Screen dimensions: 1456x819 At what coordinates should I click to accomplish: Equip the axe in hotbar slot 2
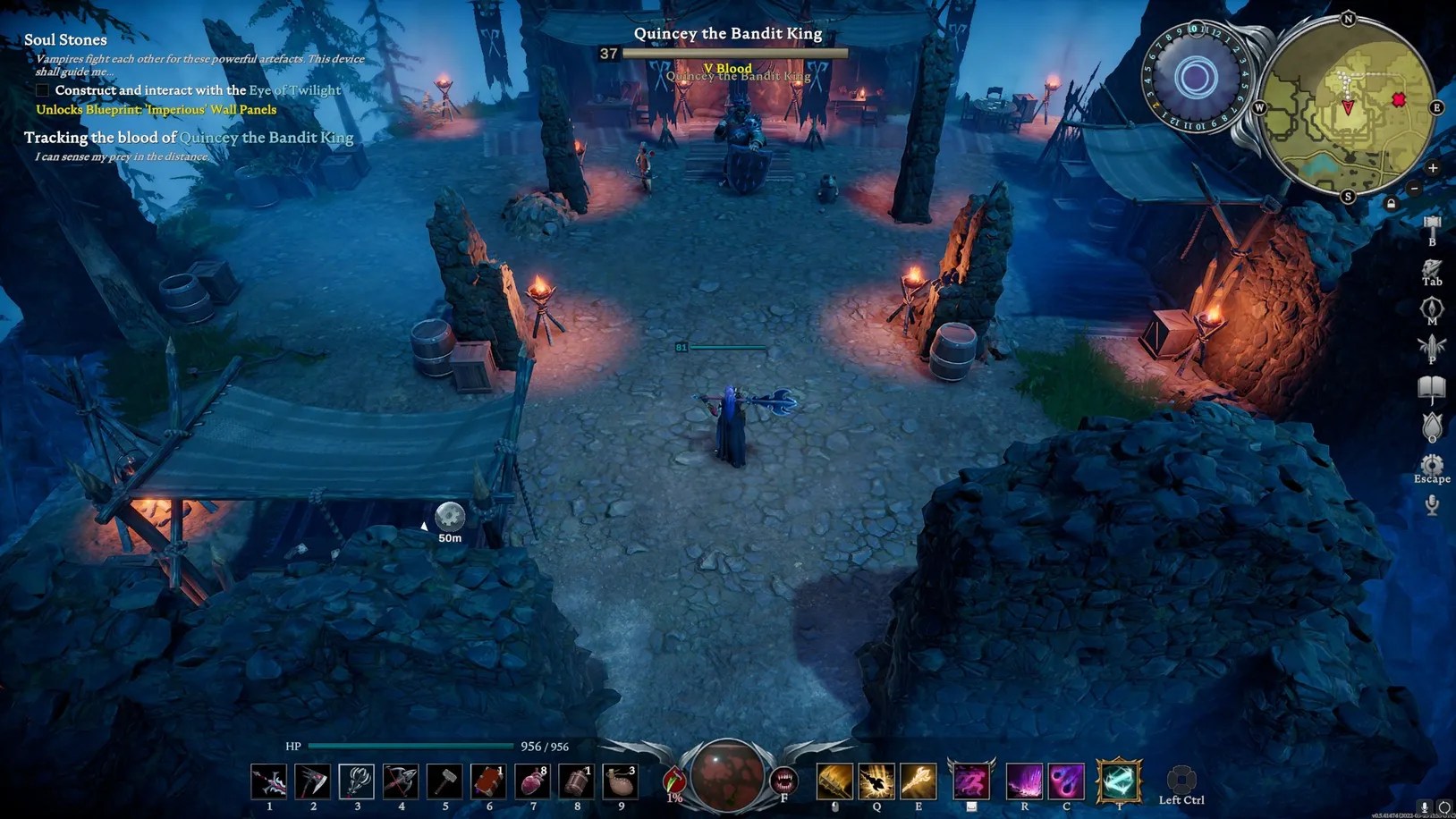[313, 781]
